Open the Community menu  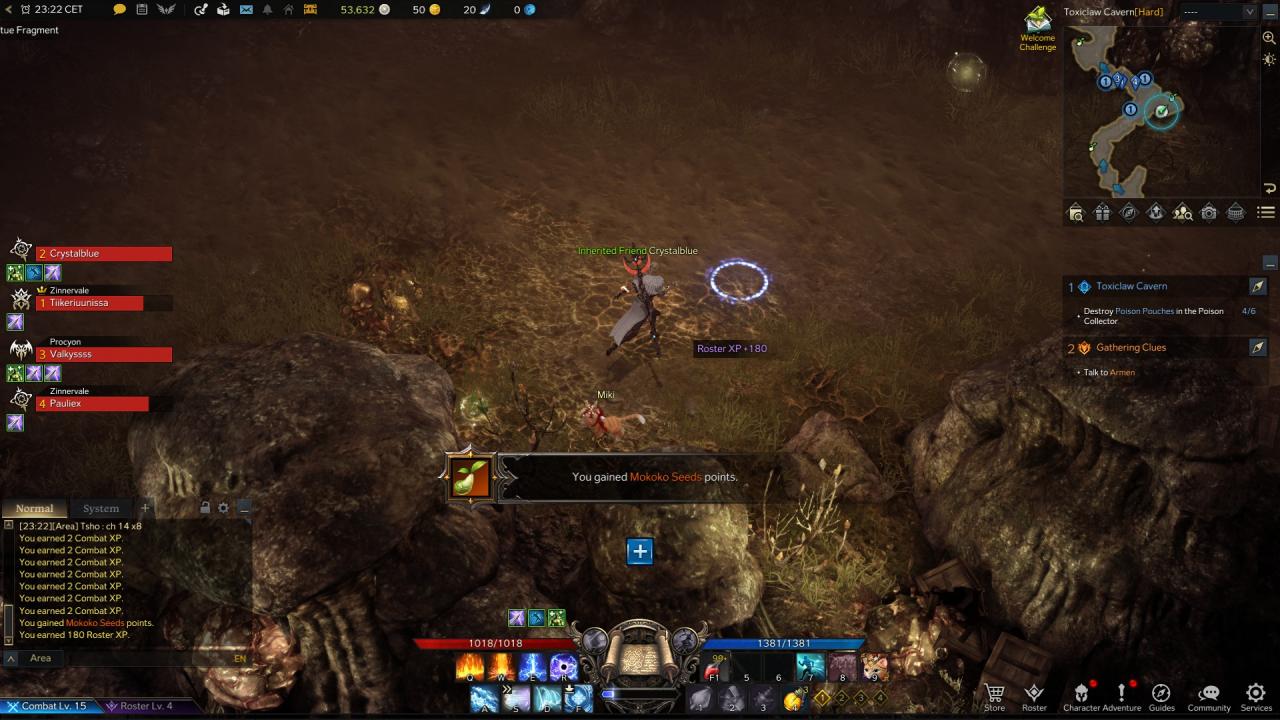(1209, 696)
